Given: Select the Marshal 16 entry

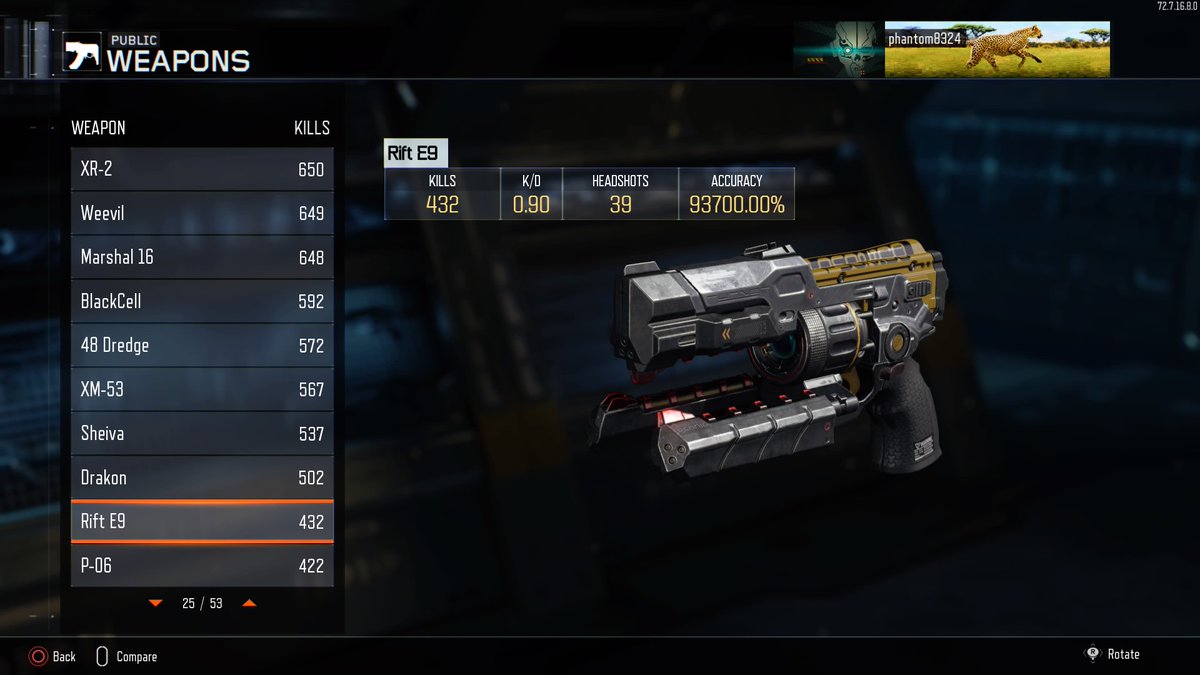Looking at the screenshot, I should (202, 258).
